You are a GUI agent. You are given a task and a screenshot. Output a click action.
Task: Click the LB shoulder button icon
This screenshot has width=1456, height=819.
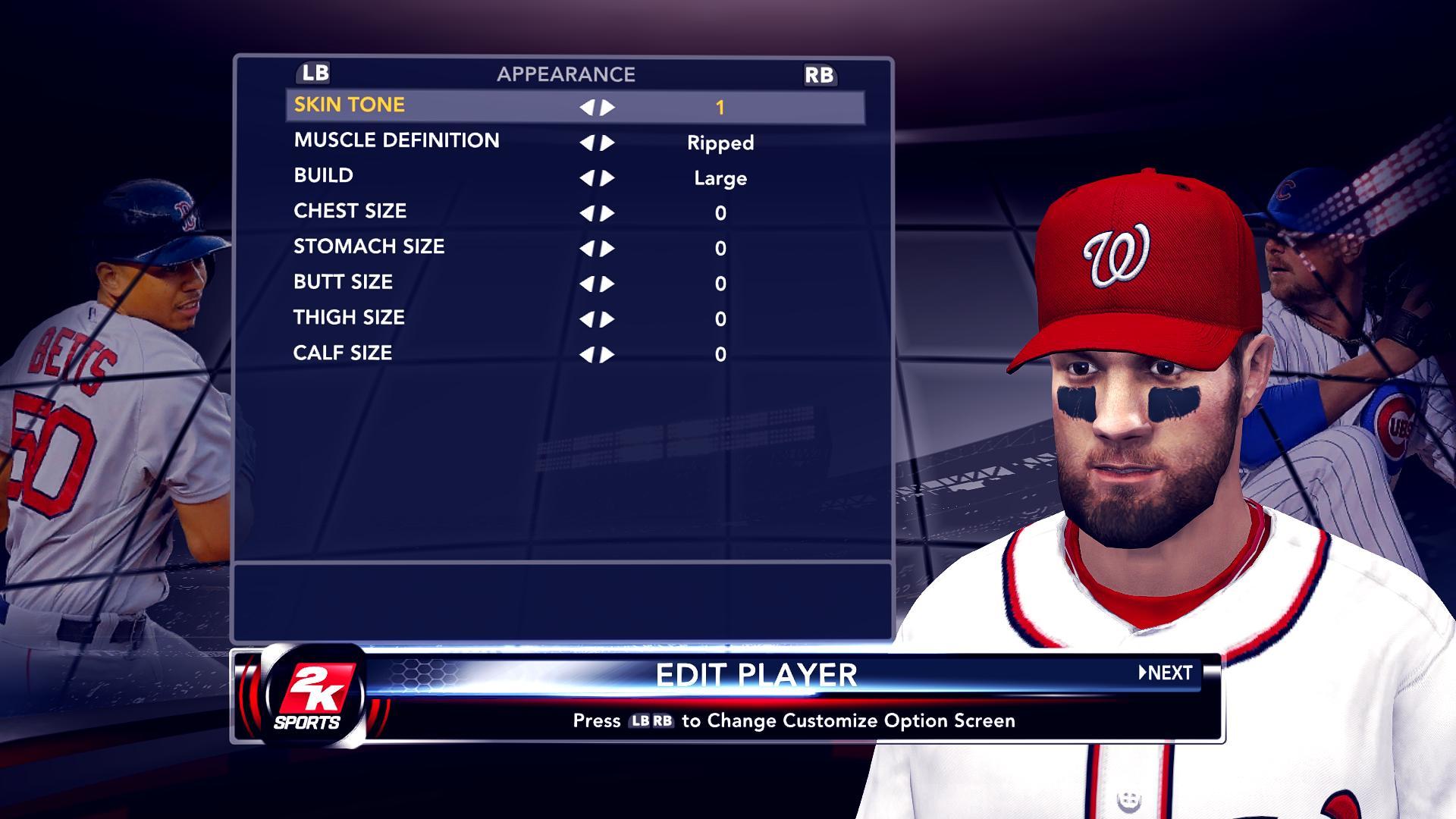pyautogui.click(x=316, y=74)
